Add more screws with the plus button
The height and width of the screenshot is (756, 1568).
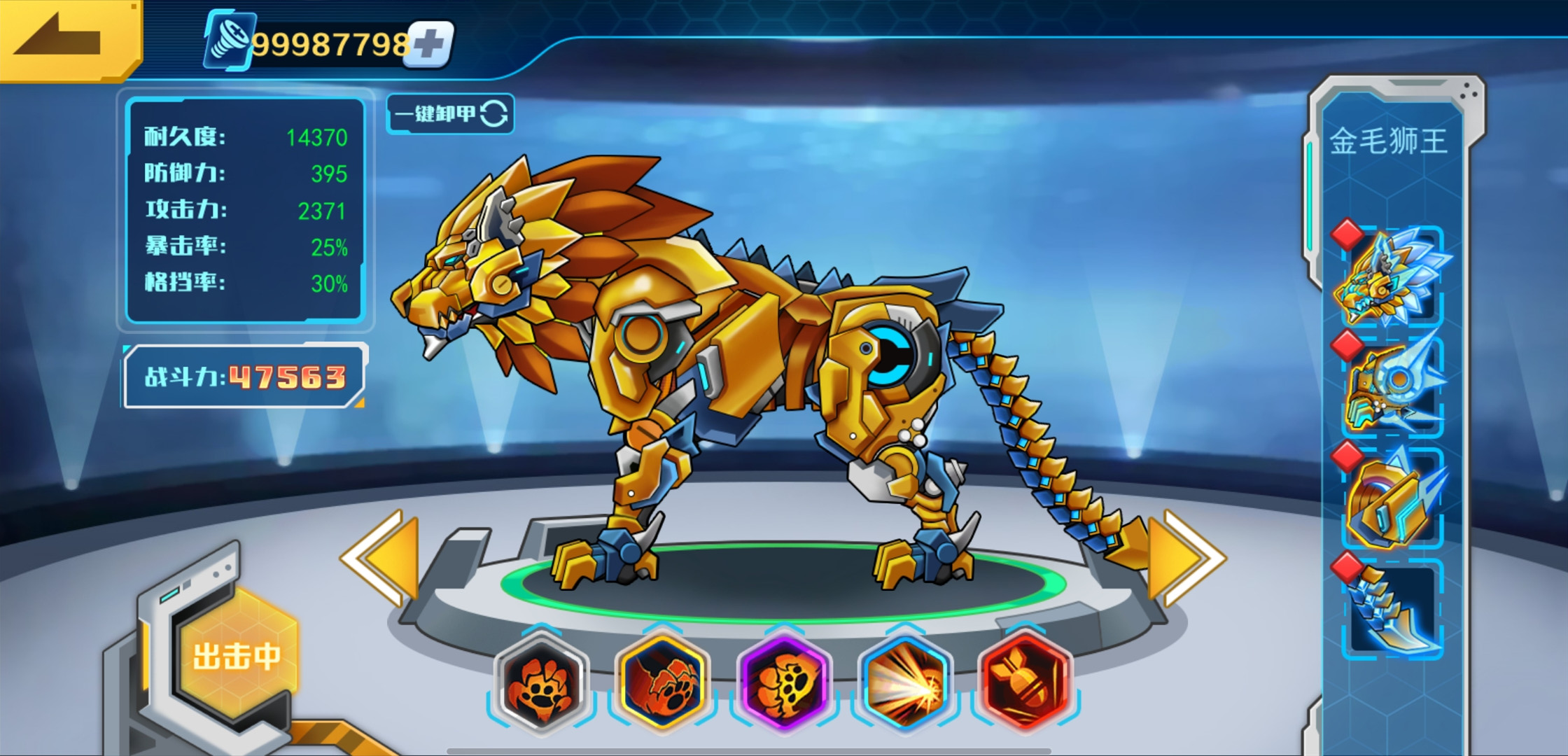pyautogui.click(x=430, y=45)
